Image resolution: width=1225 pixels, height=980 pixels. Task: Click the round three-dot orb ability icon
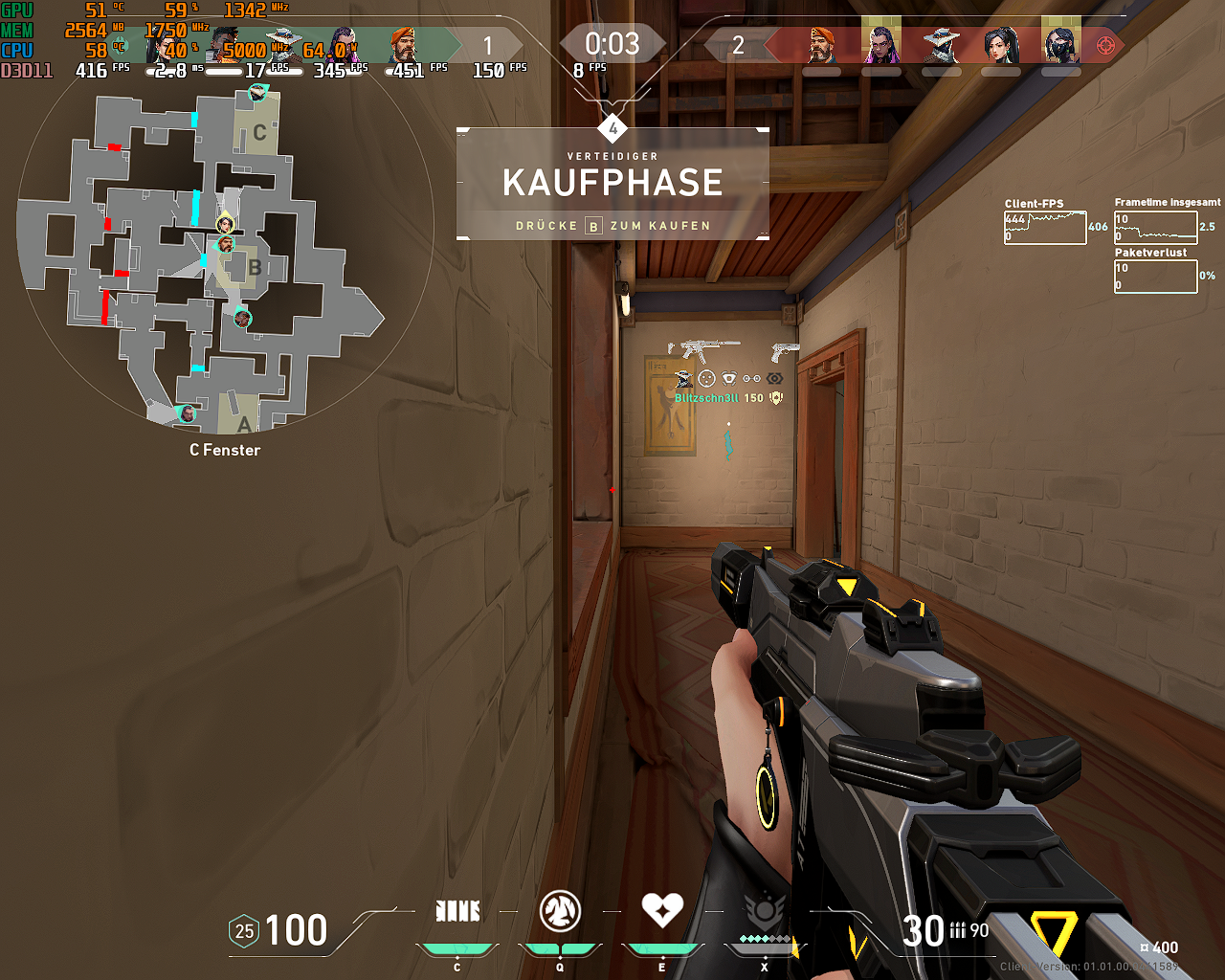point(705,378)
